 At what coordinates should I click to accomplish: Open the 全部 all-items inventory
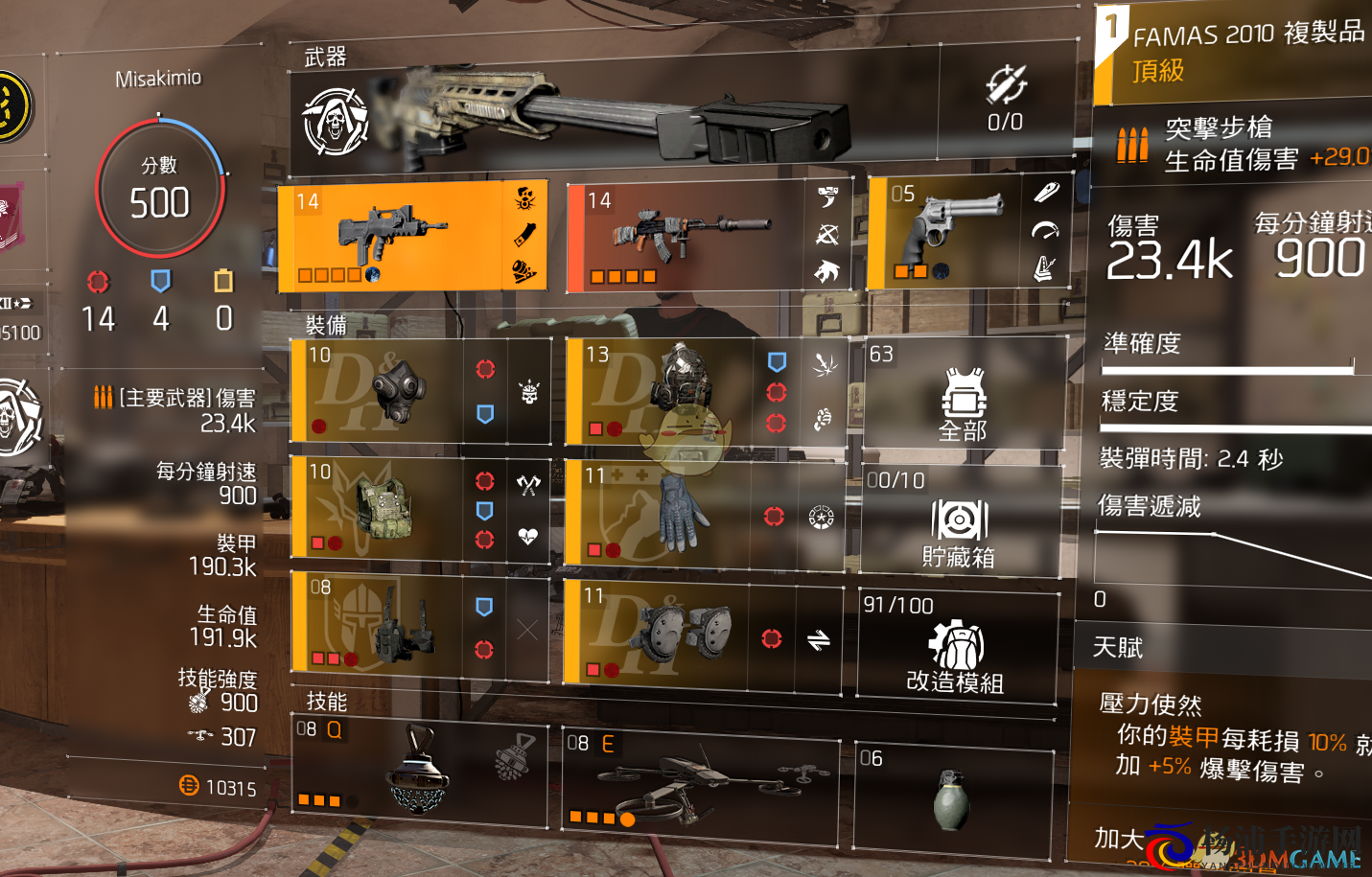pyautogui.click(x=964, y=395)
